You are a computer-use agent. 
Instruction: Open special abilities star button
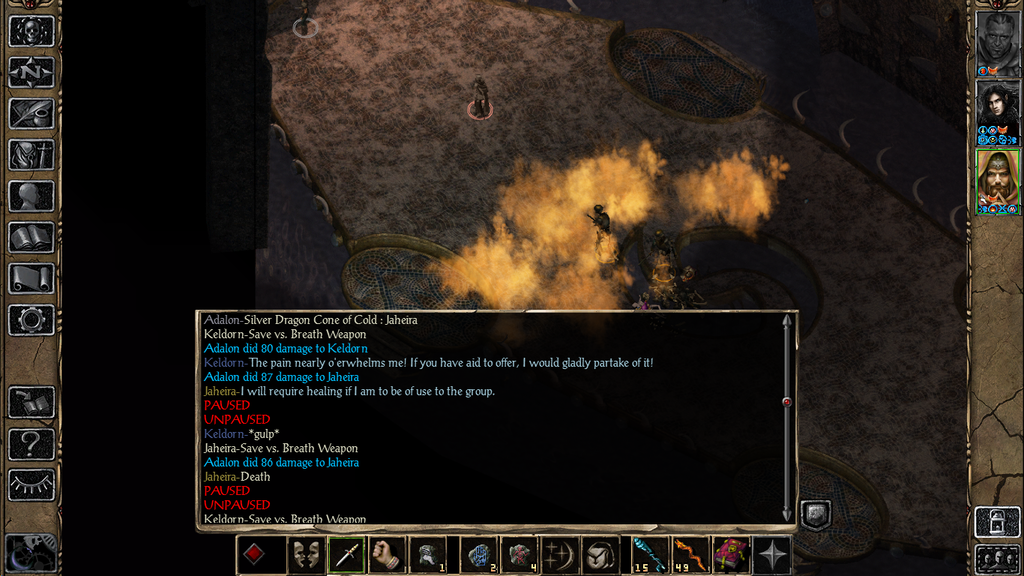click(x=773, y=555)
